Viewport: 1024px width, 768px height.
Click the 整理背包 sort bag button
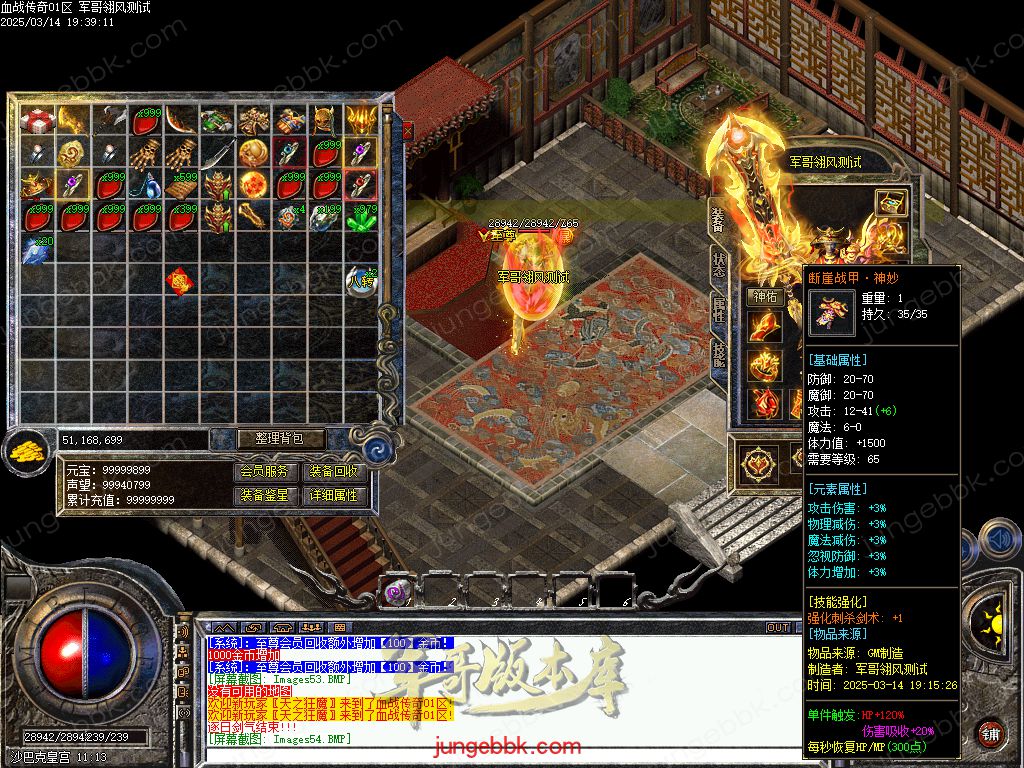(268, 439)
